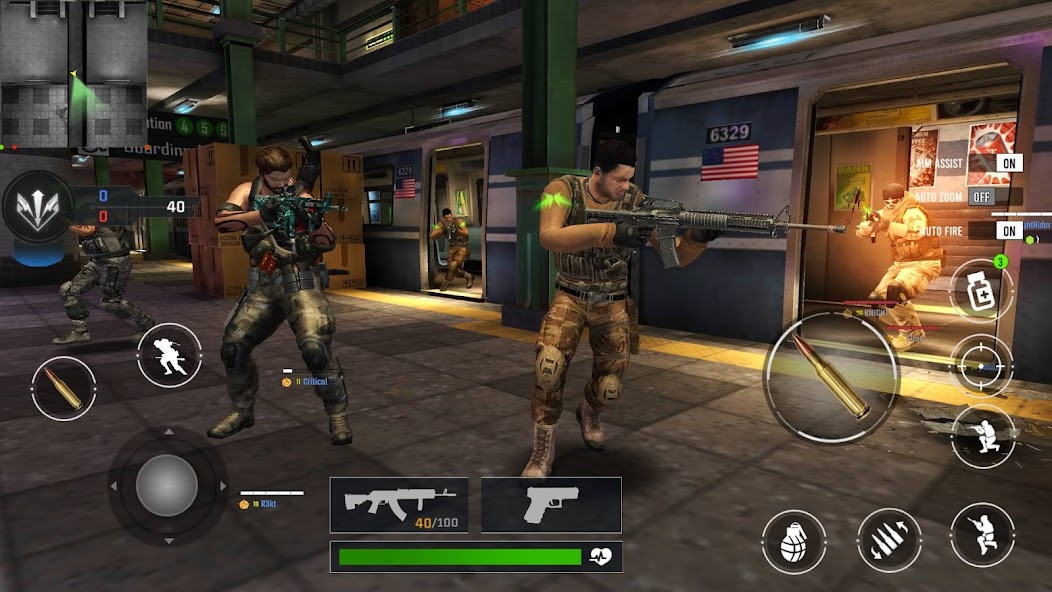Screen dimensions: 1052x592
Task: Click the movement joystick knob
Action: [x=167, y=487]
